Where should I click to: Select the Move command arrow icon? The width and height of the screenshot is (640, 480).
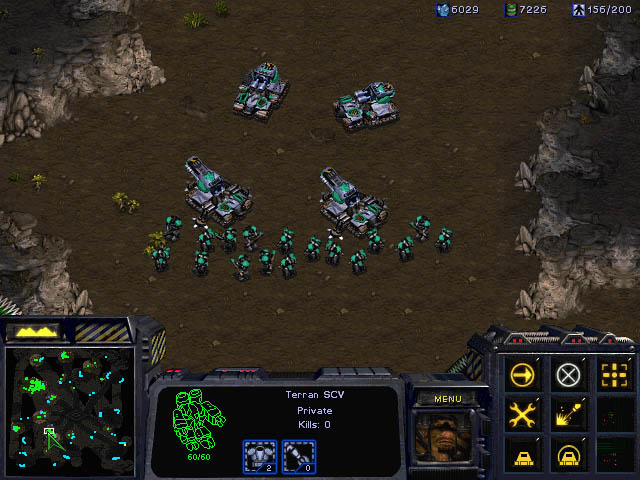tap(523, 375)
